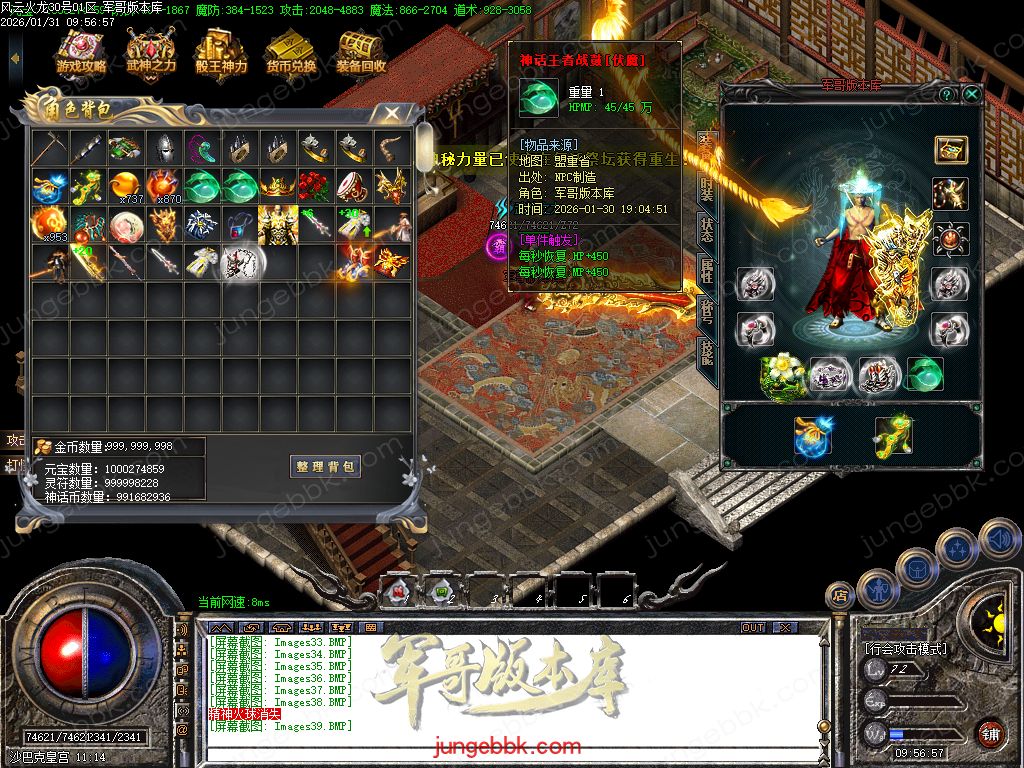The image size is (1024, 768).
Task: Open the character panel help button
Action: click(946, 94)
